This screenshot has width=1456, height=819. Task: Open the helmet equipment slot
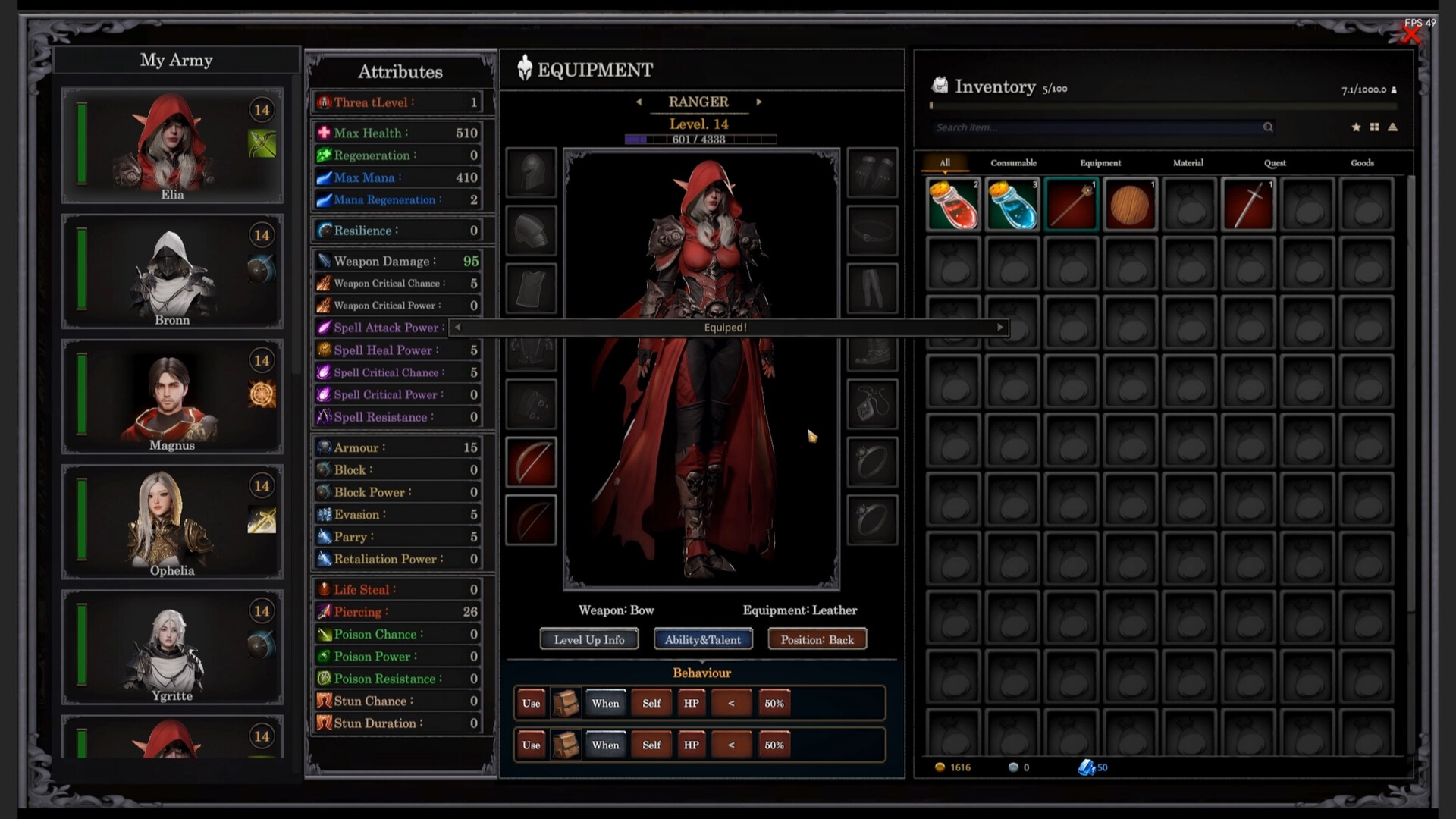click(x=531, y=173)
